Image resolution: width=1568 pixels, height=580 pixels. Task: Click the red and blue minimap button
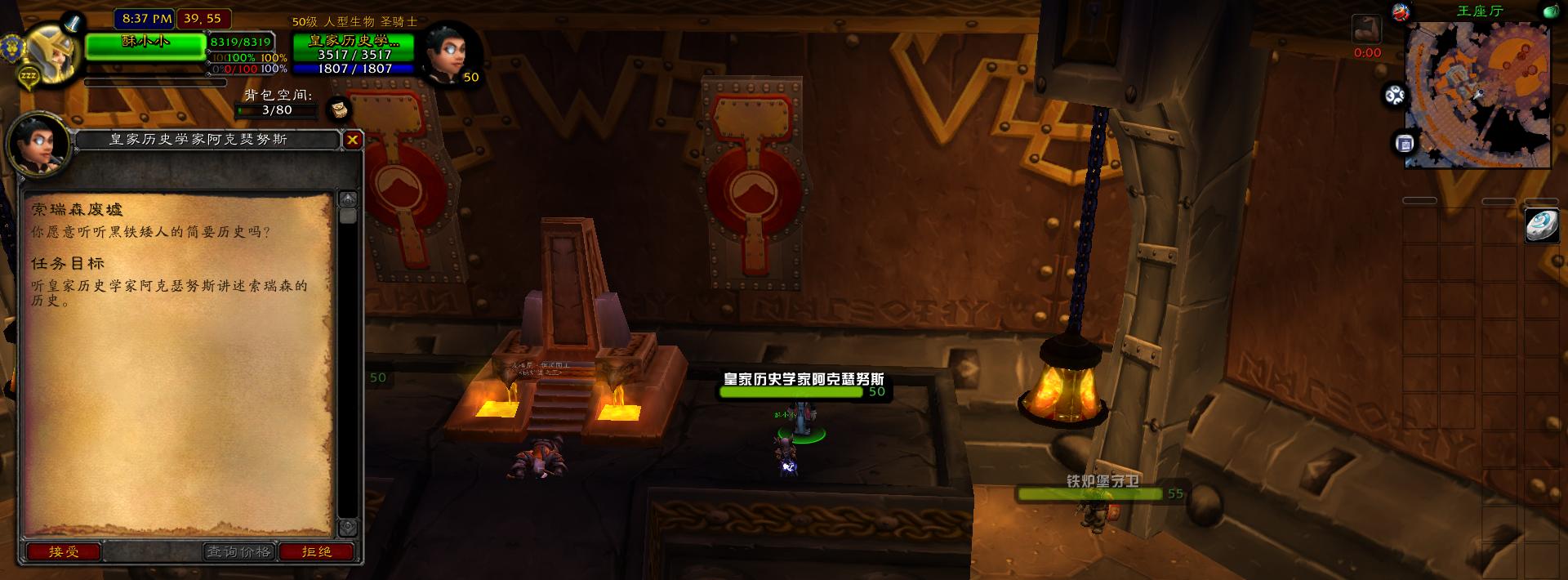pos(1400,12)
